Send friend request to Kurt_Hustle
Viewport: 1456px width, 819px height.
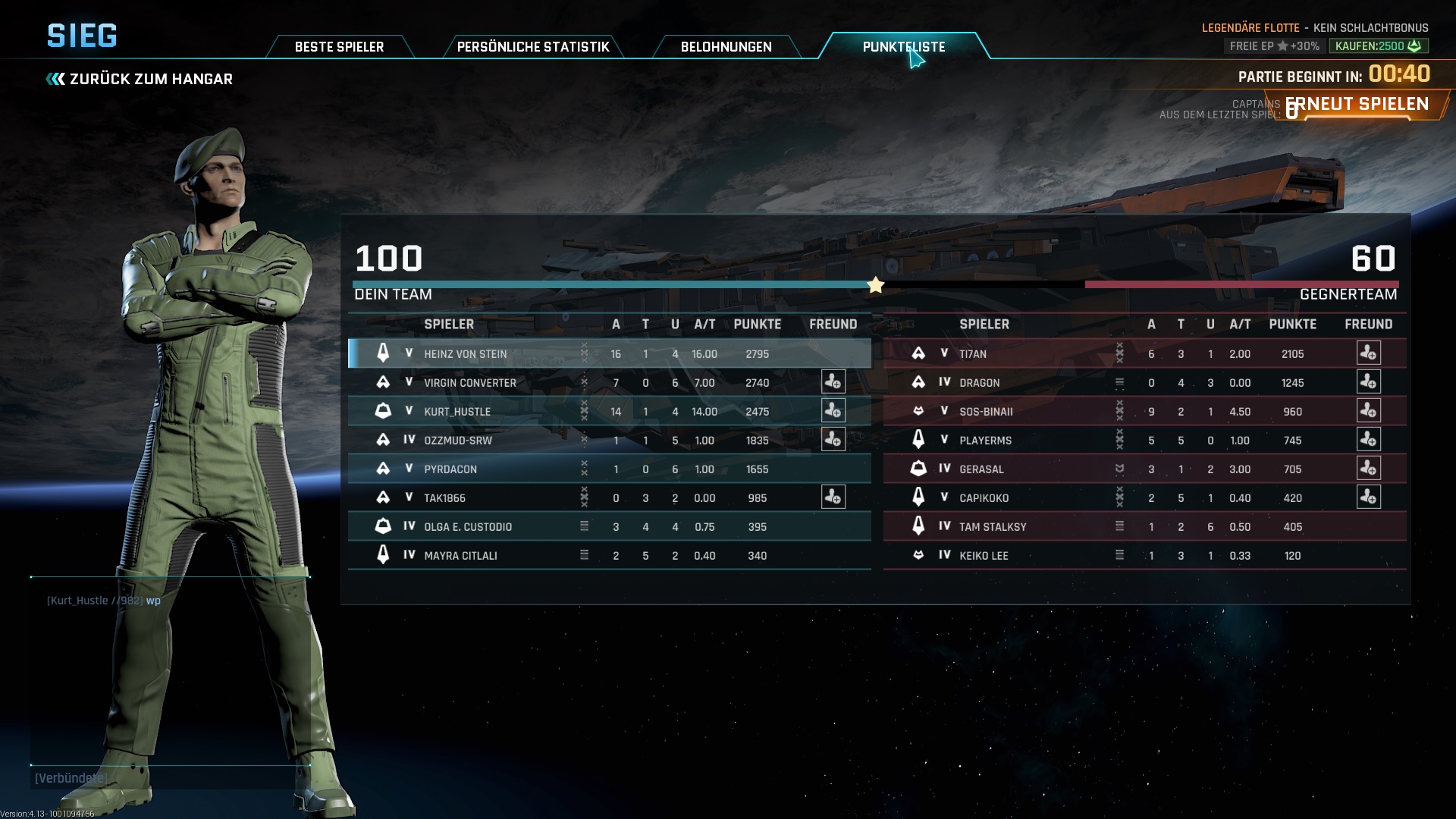coord(833,411)
